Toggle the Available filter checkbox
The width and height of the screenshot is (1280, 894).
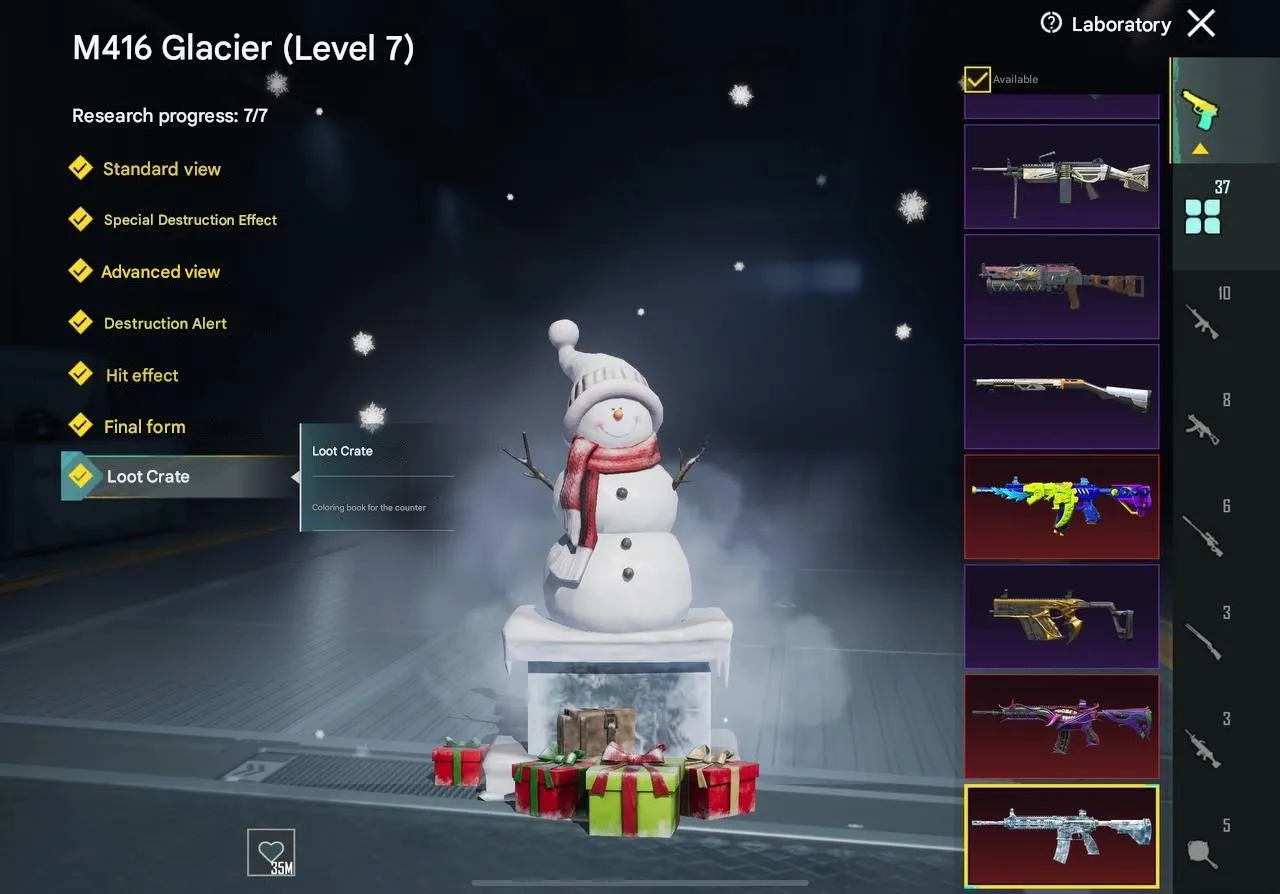[x=976, y=79]
